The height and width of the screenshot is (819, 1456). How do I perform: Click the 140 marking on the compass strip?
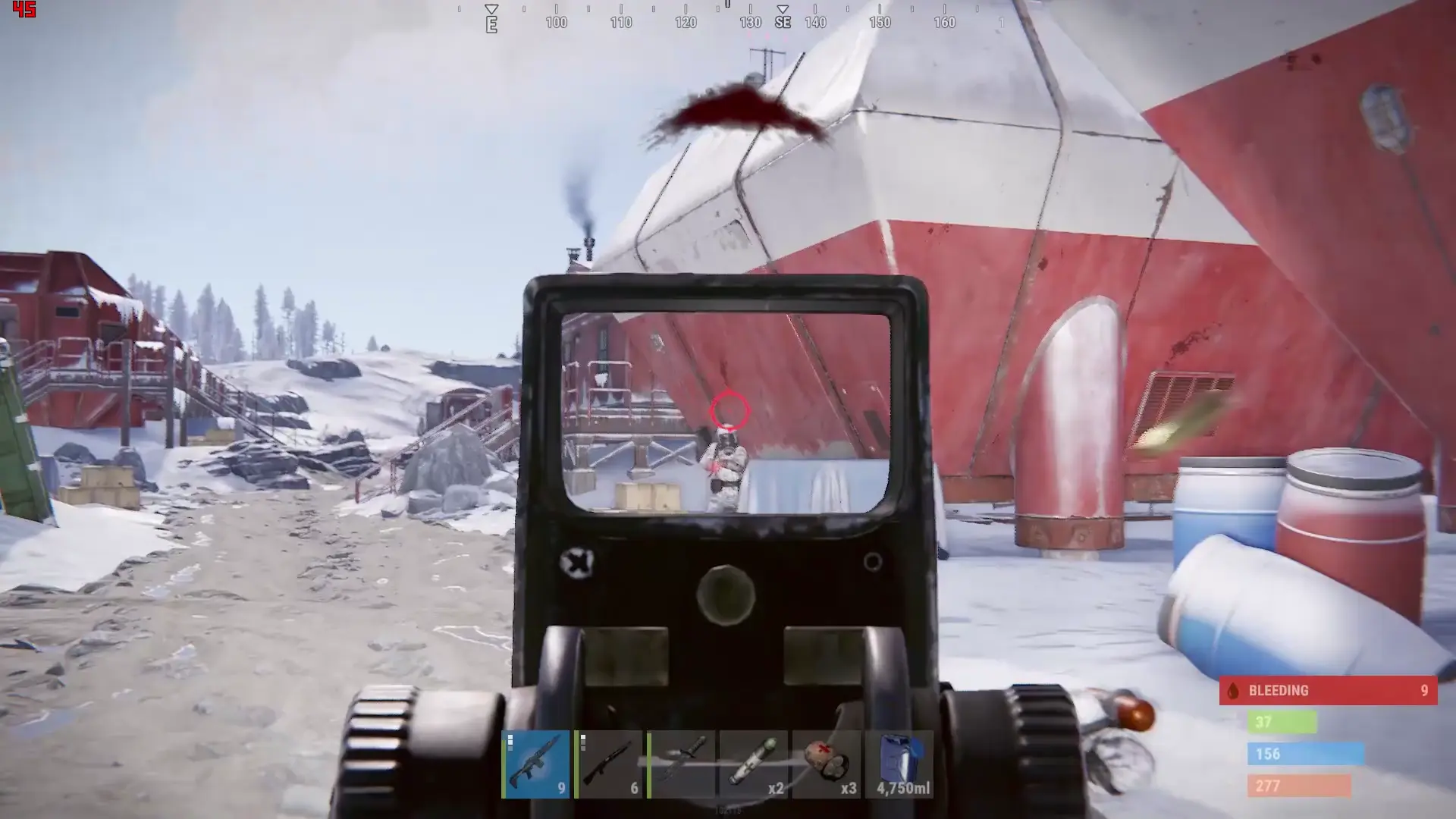pyautogui.click(x=816, y=22)
